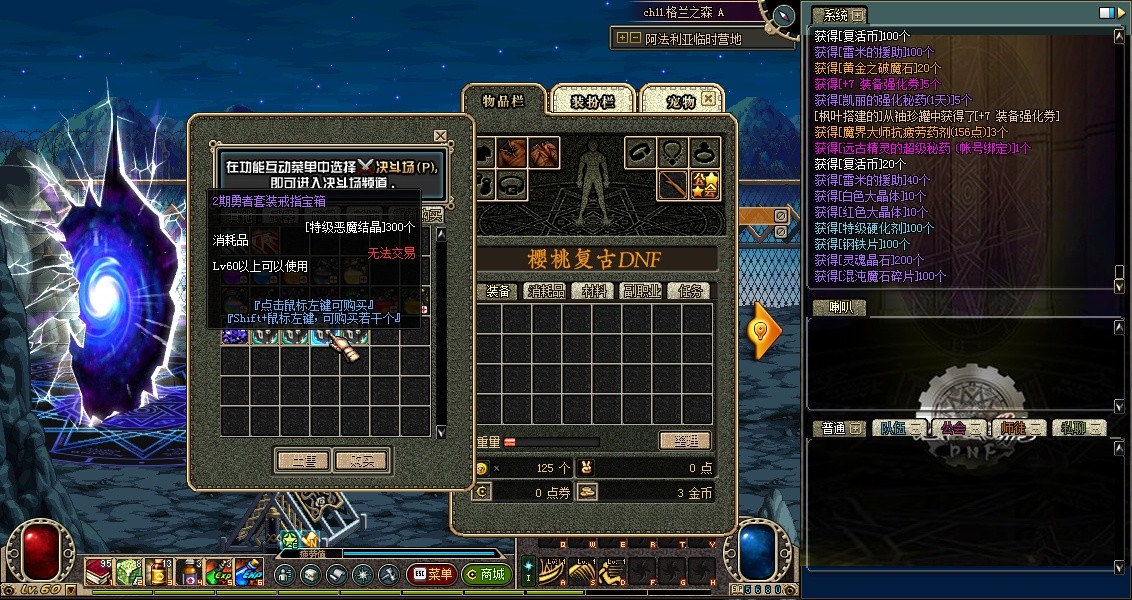Open the 系统 system message tab
Viewport: 1132px width, 600px height.
coord(837,15)
